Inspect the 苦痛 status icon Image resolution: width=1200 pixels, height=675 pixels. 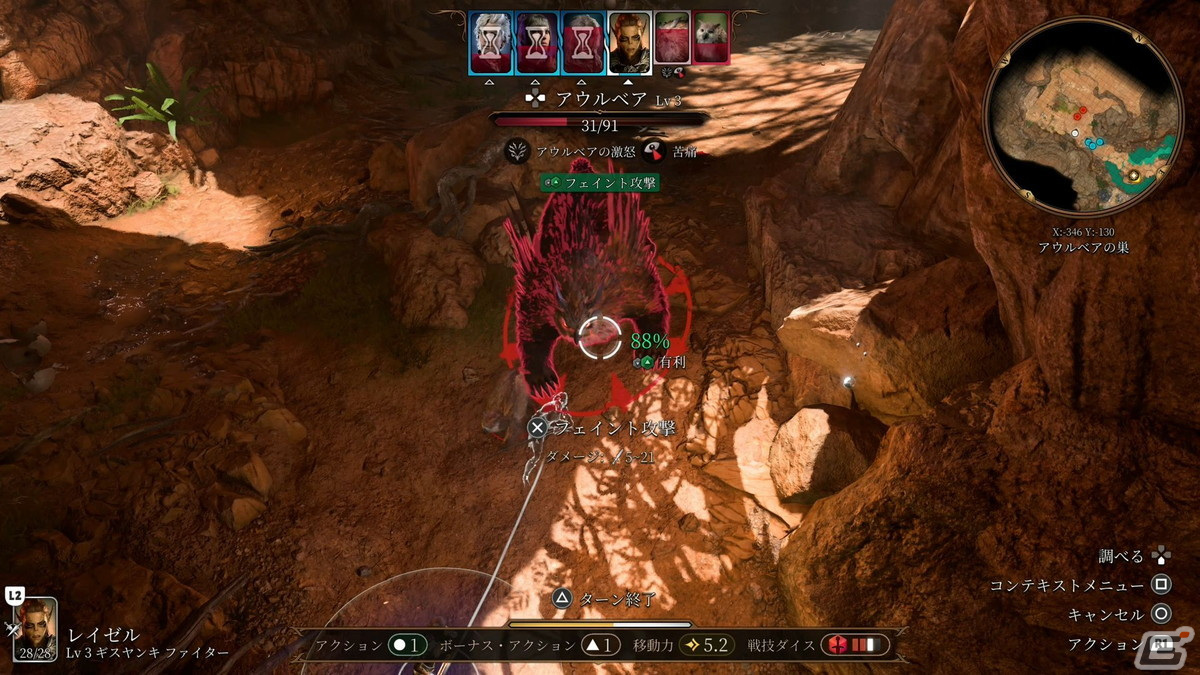pyautogui.click(x=655, y=151)
